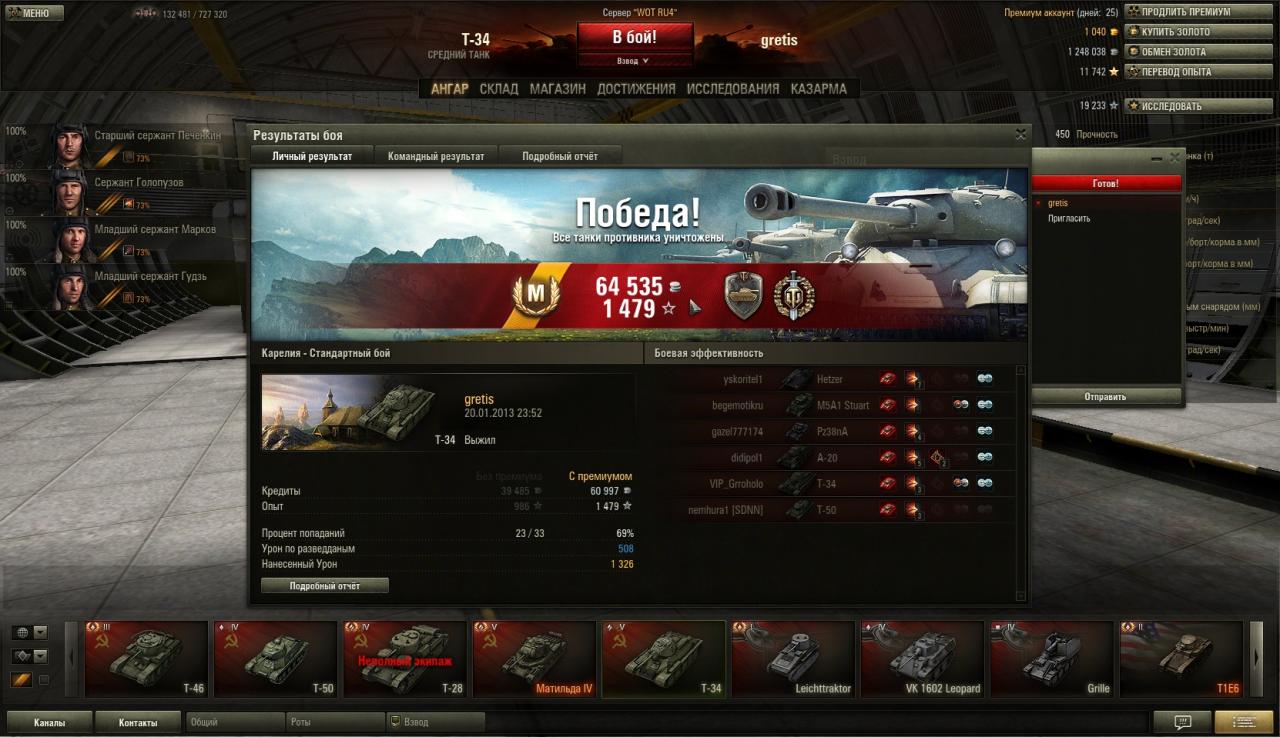Open the main Меню button
This screenshot has height=737, width=1280.
click(x=34, y=13)
